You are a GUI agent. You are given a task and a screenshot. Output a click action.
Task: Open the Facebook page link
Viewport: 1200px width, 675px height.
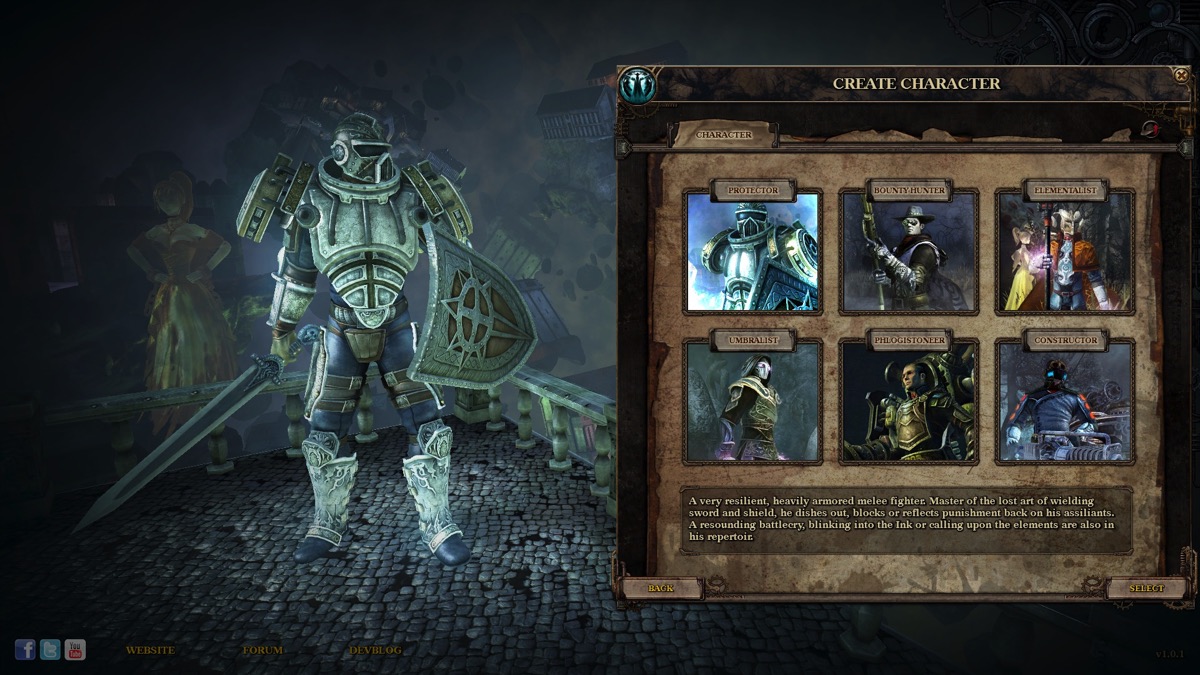(x=25, y=650)
